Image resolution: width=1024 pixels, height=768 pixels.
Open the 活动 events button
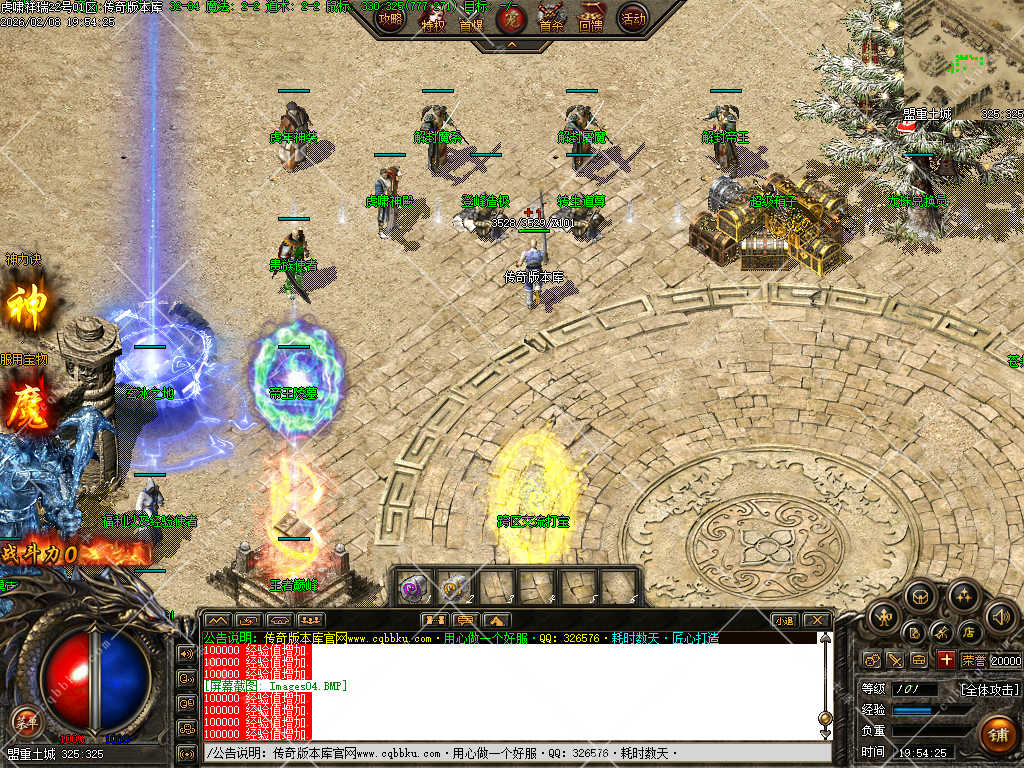pyautogui.click(x=632, y=18)
